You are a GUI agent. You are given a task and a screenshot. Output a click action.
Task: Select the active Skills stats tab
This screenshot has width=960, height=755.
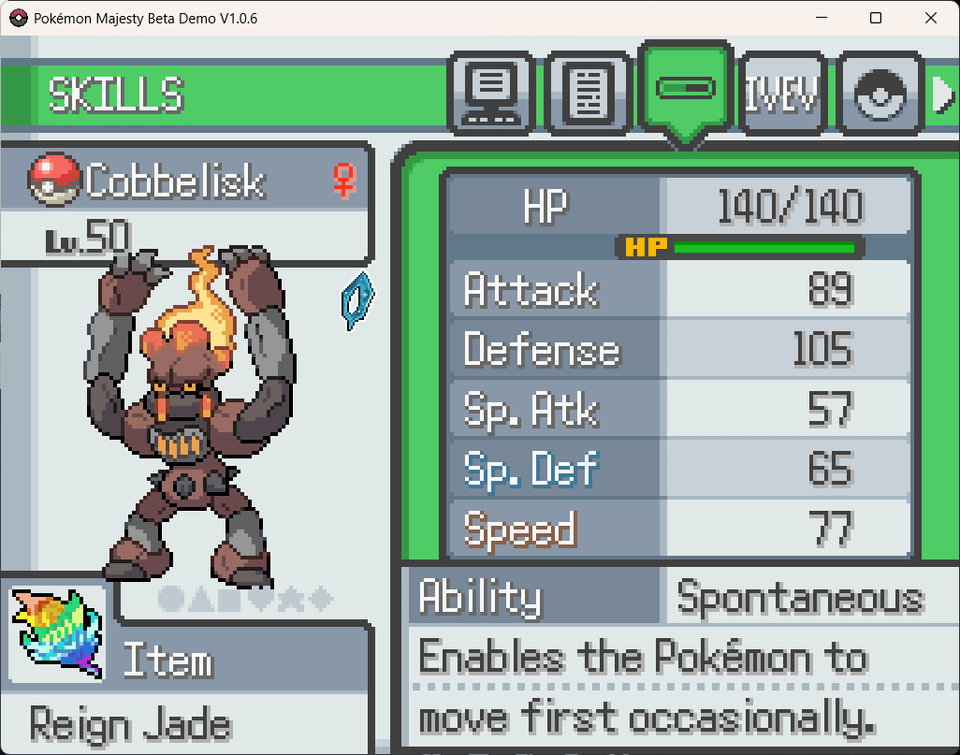[685, 90]
